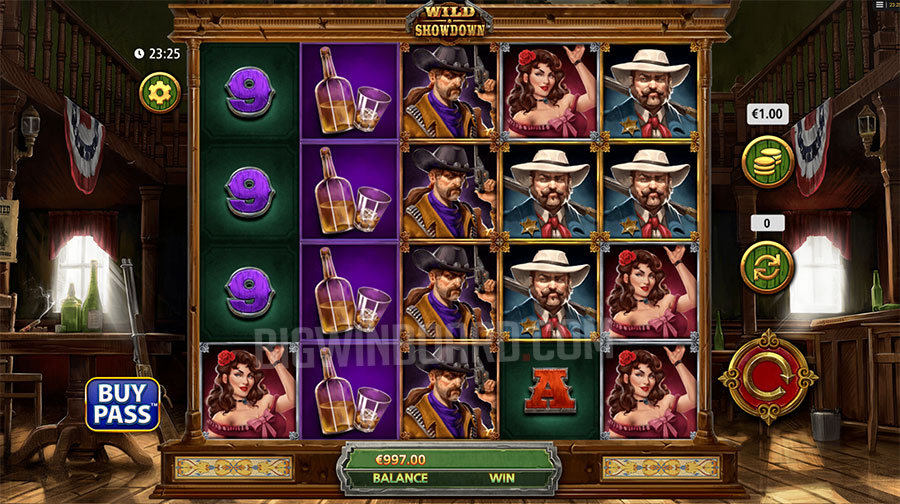The image size is (900, 504).
Task: Open the gear settings menu
Action: [x=160, y=93]
